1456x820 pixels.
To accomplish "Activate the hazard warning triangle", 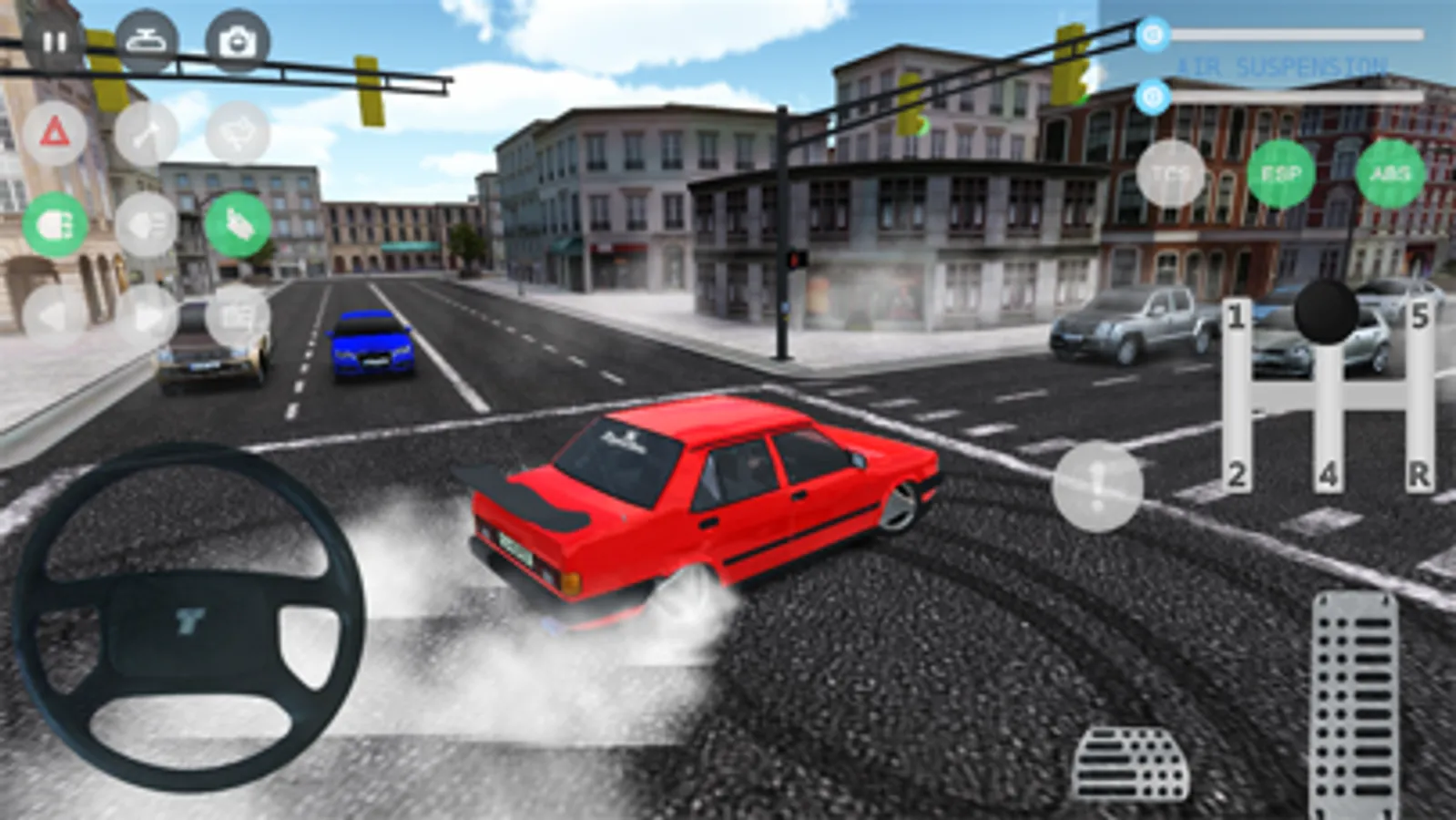I will point(56,130).
